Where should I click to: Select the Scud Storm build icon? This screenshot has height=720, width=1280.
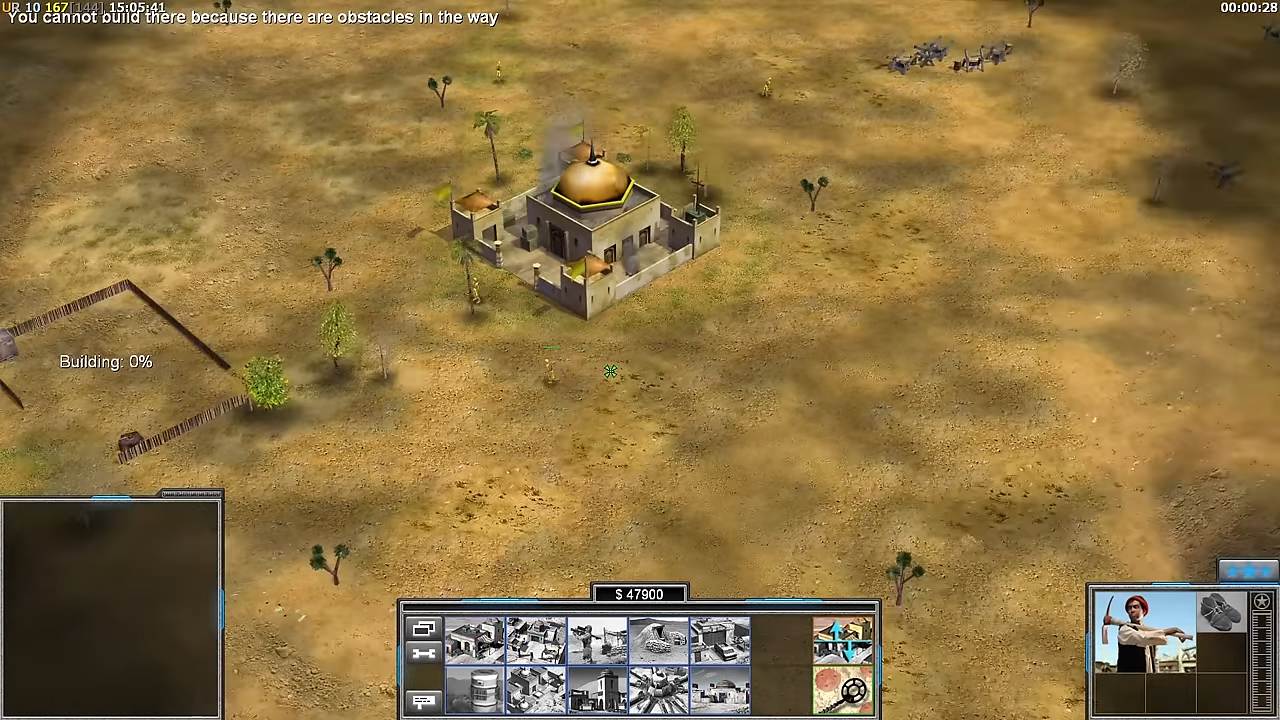click(x=658, y=690)
